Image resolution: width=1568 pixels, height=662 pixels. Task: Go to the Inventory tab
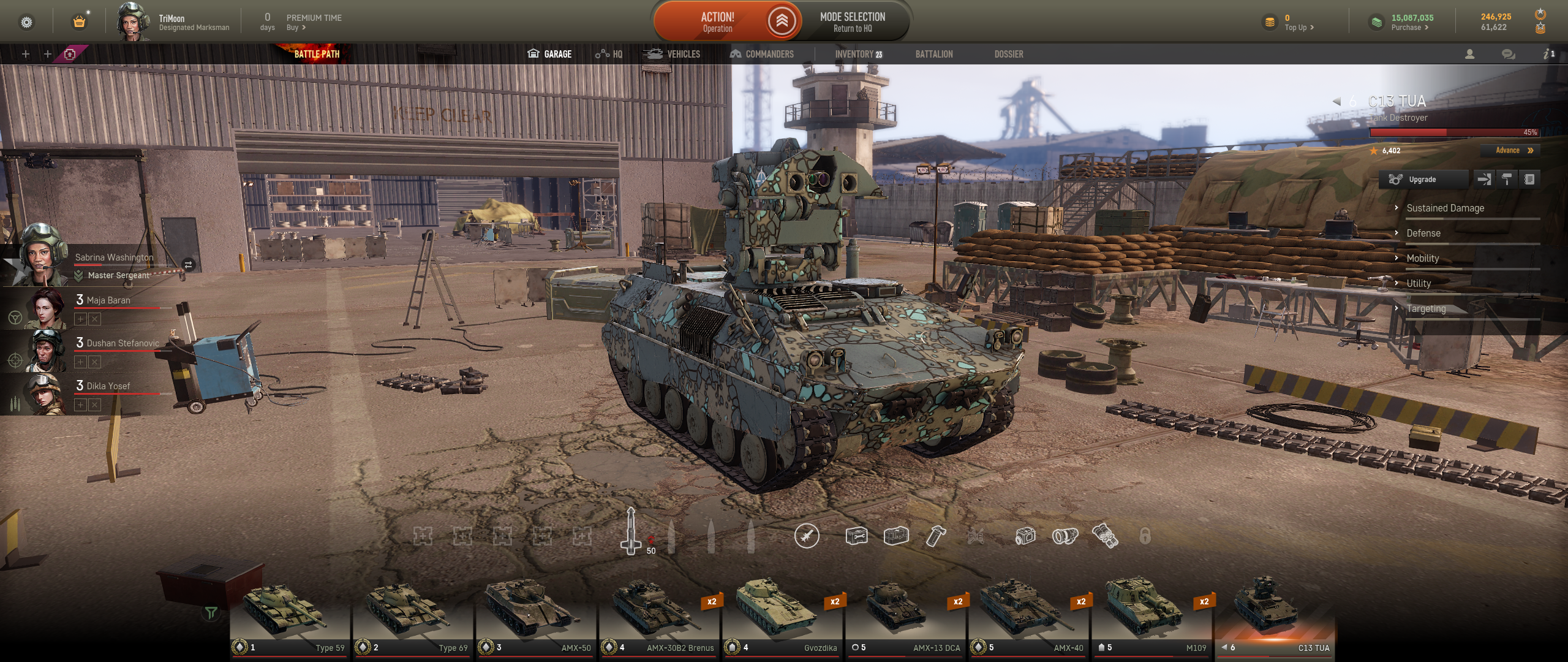pos(858,54)
